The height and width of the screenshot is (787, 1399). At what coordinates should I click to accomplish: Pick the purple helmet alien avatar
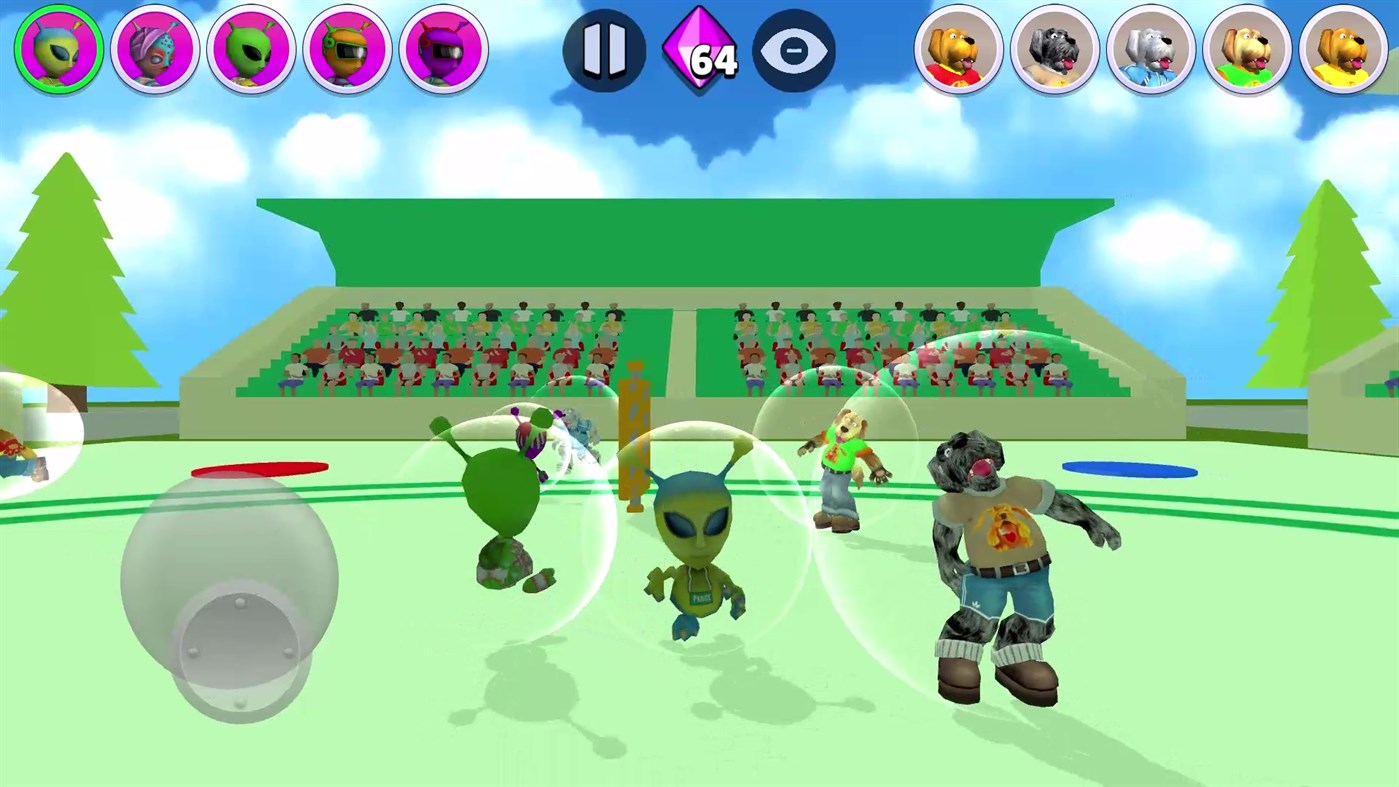[443, 48]
